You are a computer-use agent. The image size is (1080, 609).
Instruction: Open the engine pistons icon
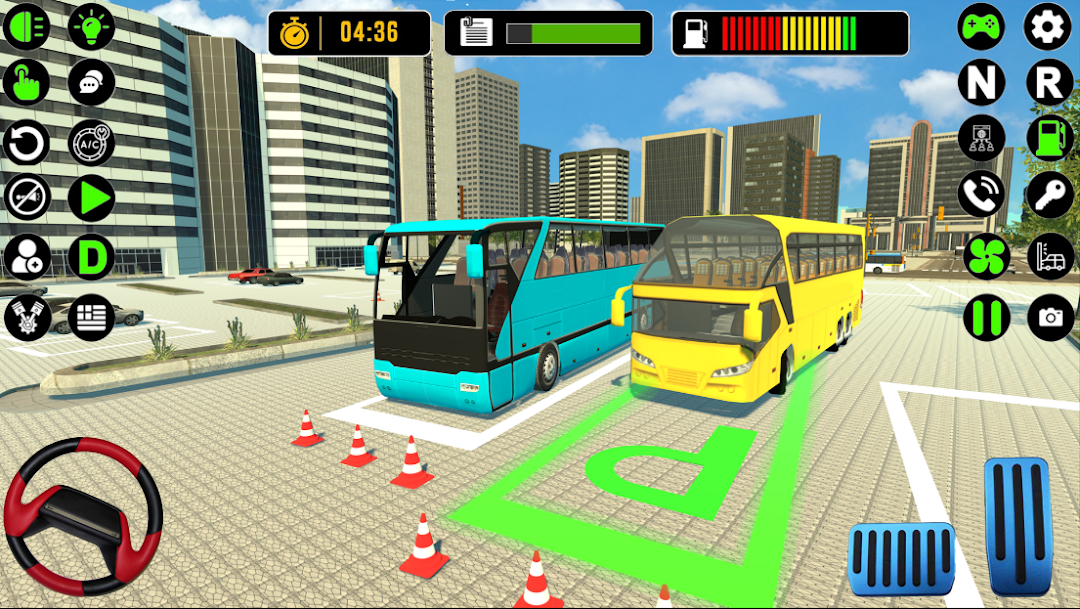click(27, 317)
